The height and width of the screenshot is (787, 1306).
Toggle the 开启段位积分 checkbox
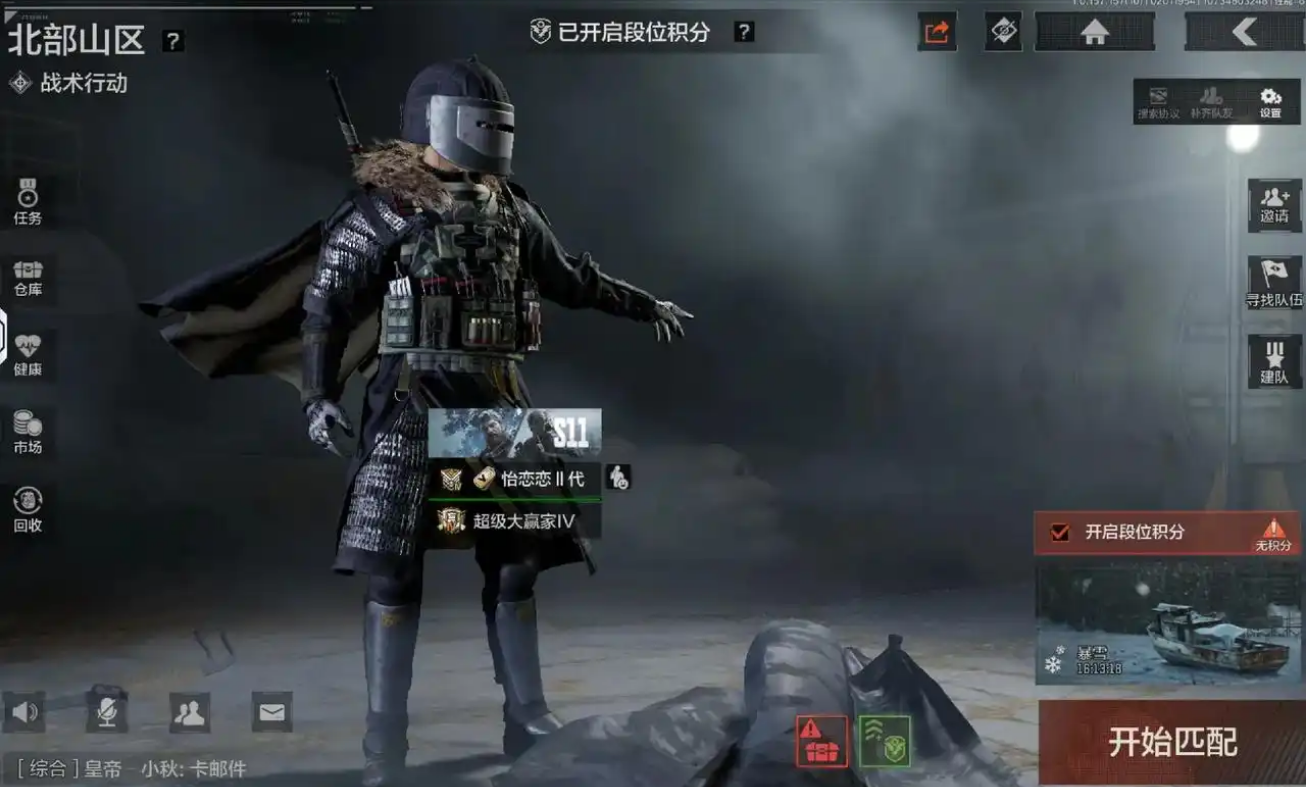click(x=1060, y=532)
